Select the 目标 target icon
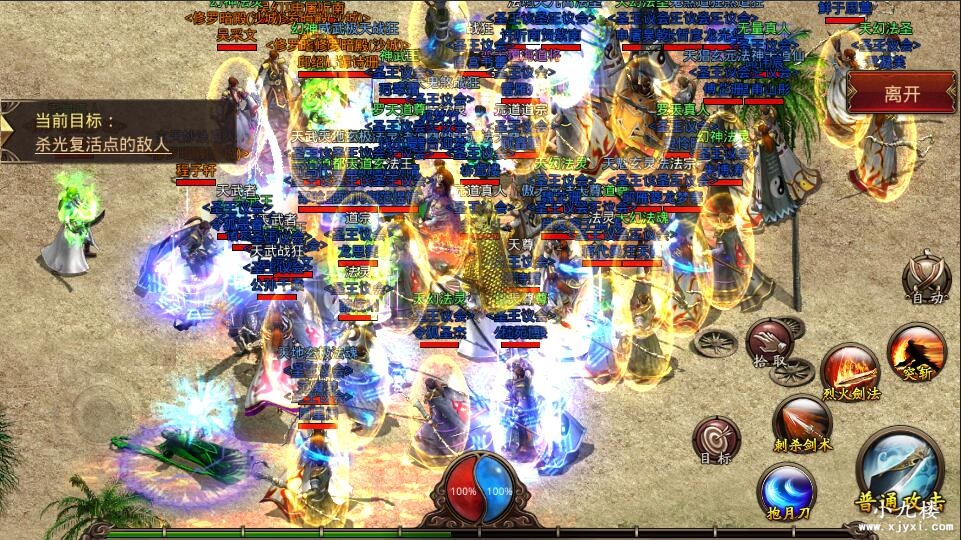Screen dimensions: 961x540 coord(717,442)
